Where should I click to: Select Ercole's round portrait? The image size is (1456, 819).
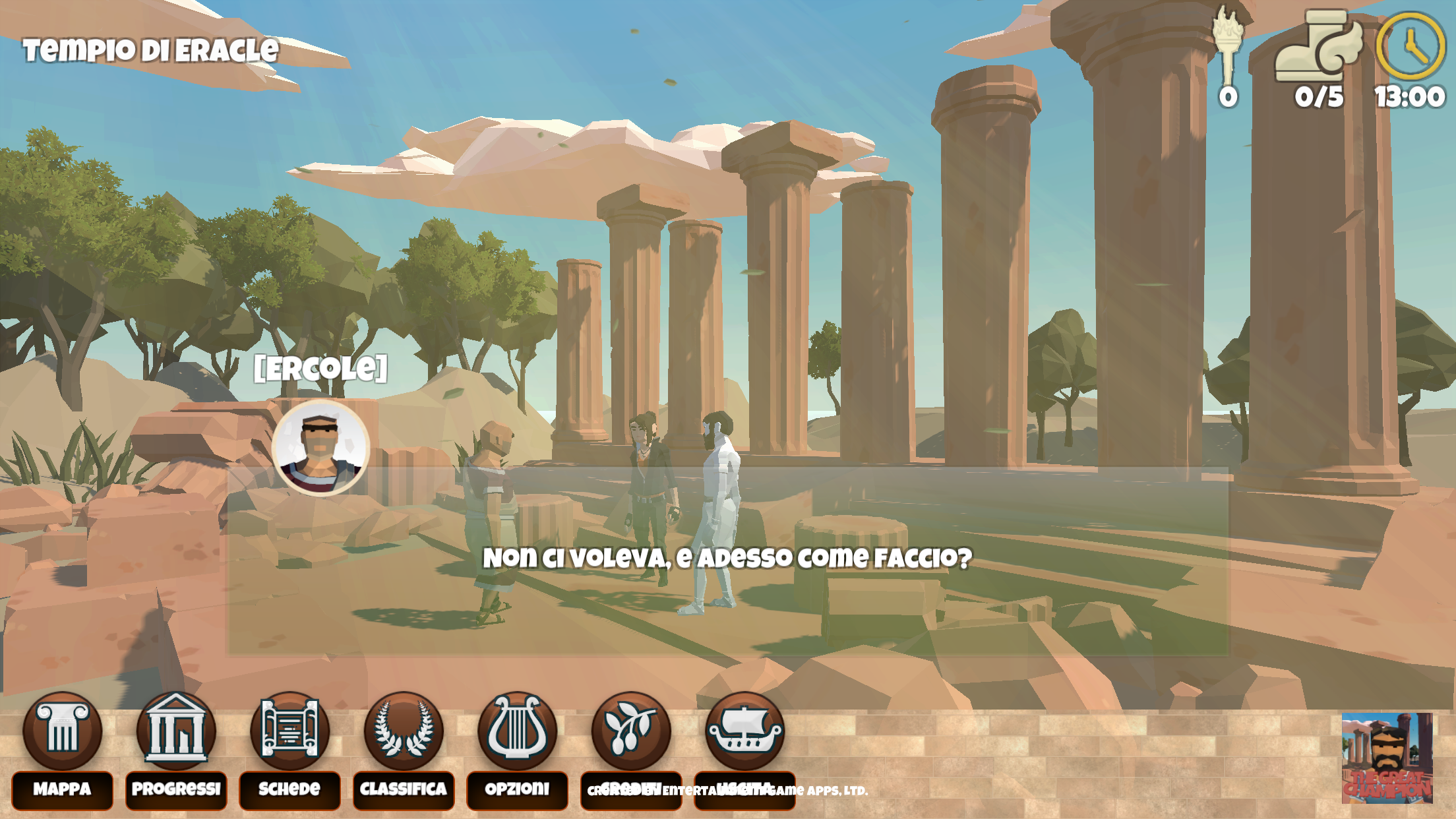click(x=320, y=447)
